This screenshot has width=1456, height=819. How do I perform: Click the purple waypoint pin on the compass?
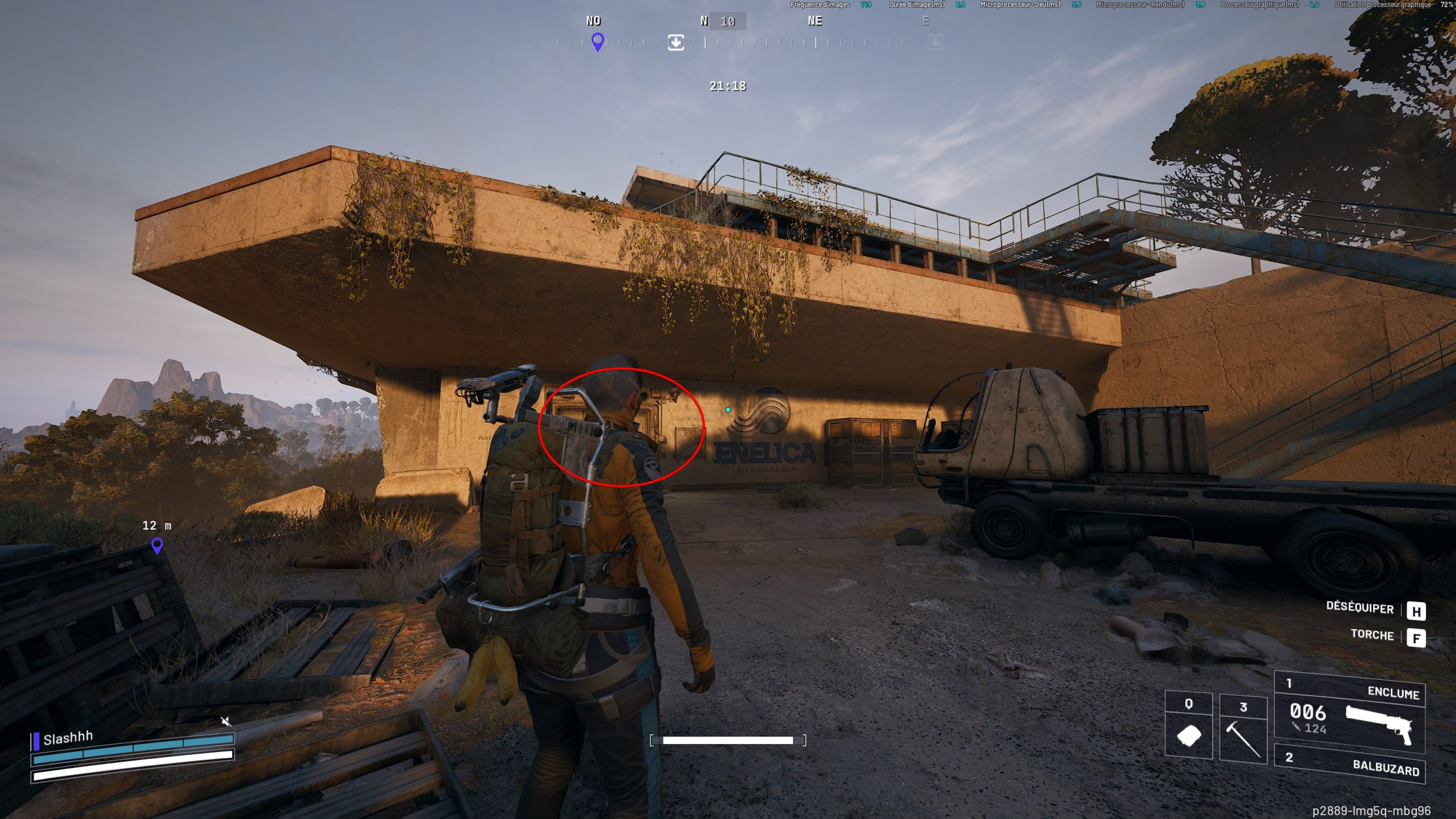597,42
